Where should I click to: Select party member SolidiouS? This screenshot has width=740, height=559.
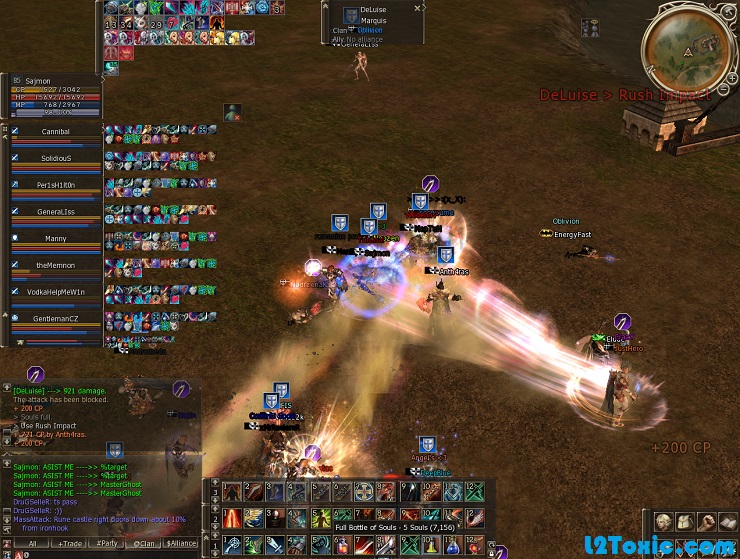click(x=55, y=158)
